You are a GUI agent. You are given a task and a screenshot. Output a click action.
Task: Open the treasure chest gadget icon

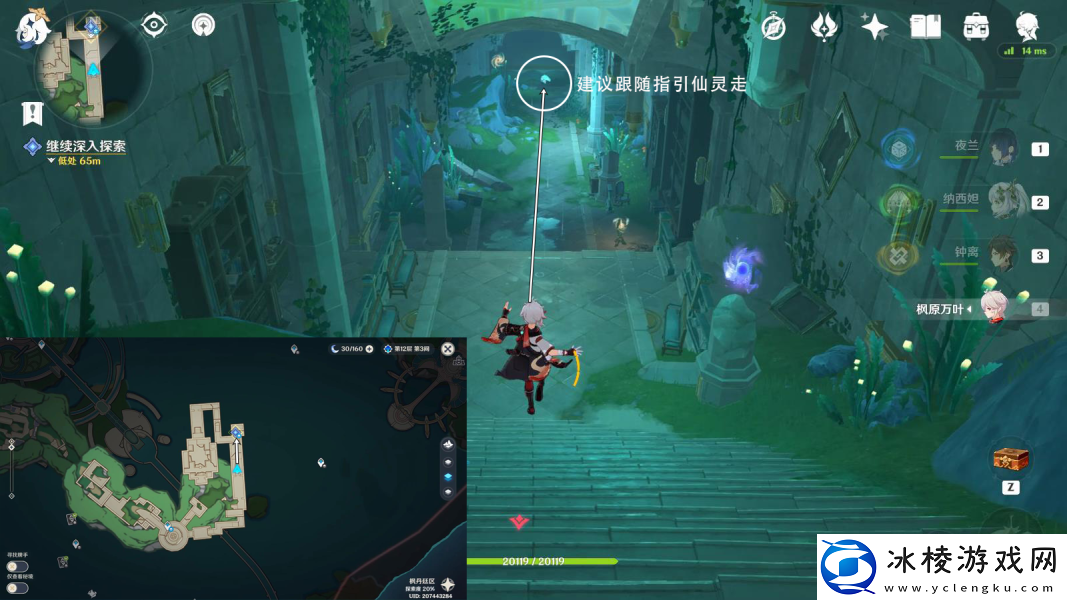pyautogui.click(x=1011, y=460)
